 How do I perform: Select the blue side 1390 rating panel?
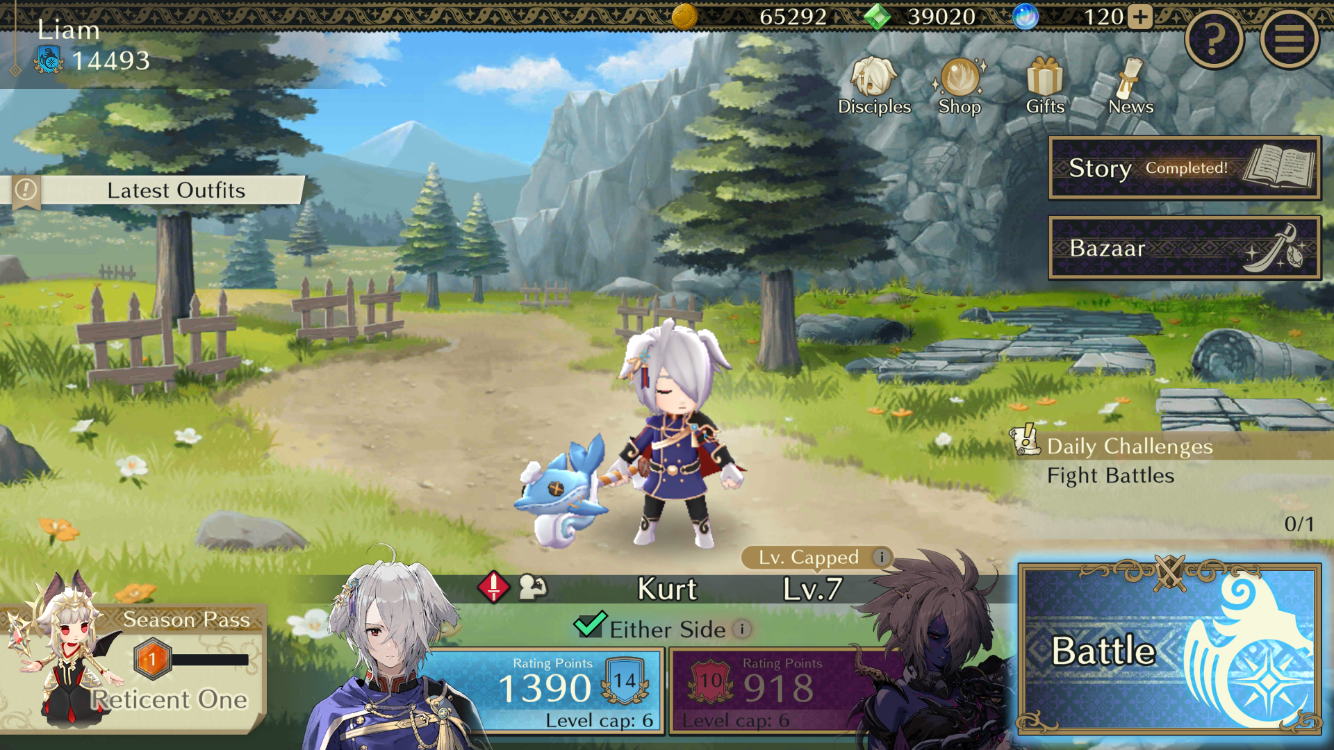pos(545,688)
